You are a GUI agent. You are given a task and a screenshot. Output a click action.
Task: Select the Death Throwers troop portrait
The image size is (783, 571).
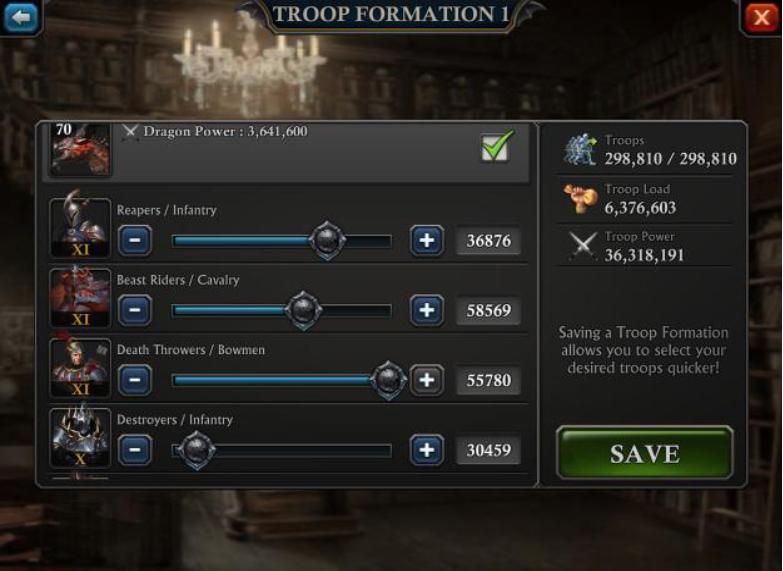pyautogui.click(x=81, y=368)
